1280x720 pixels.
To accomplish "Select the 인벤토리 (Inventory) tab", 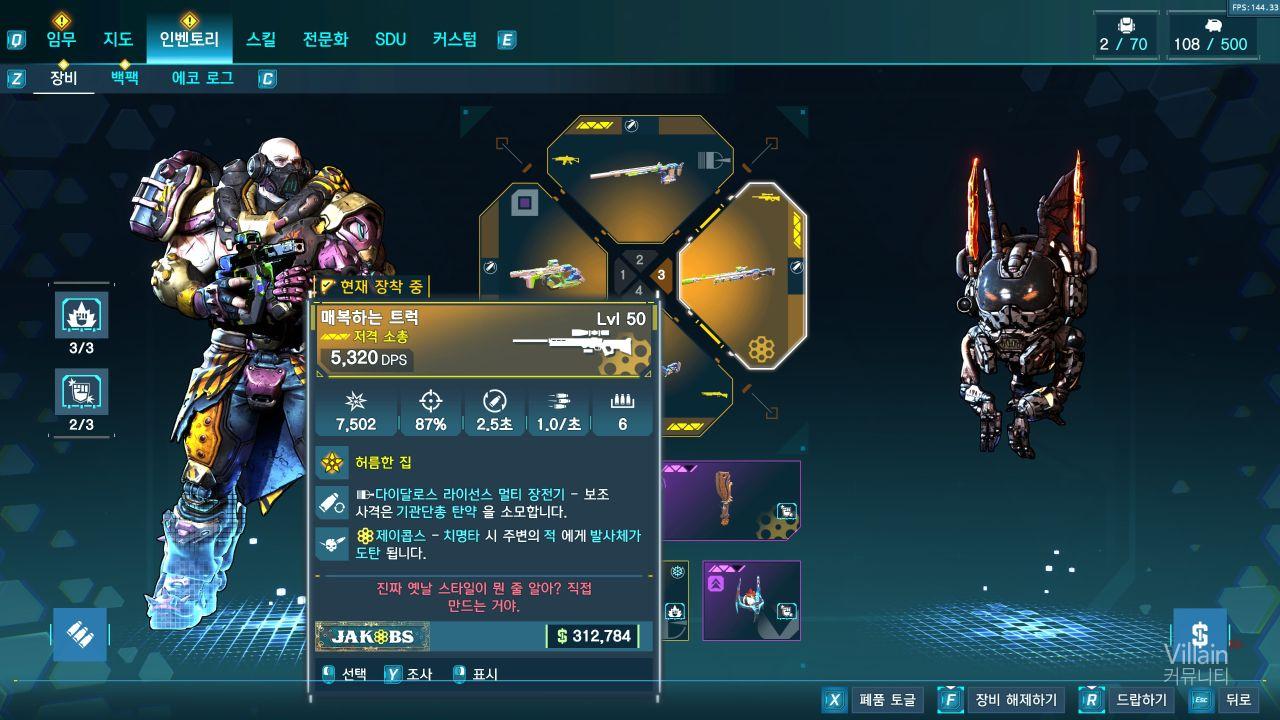I will (x=189, y=40).
